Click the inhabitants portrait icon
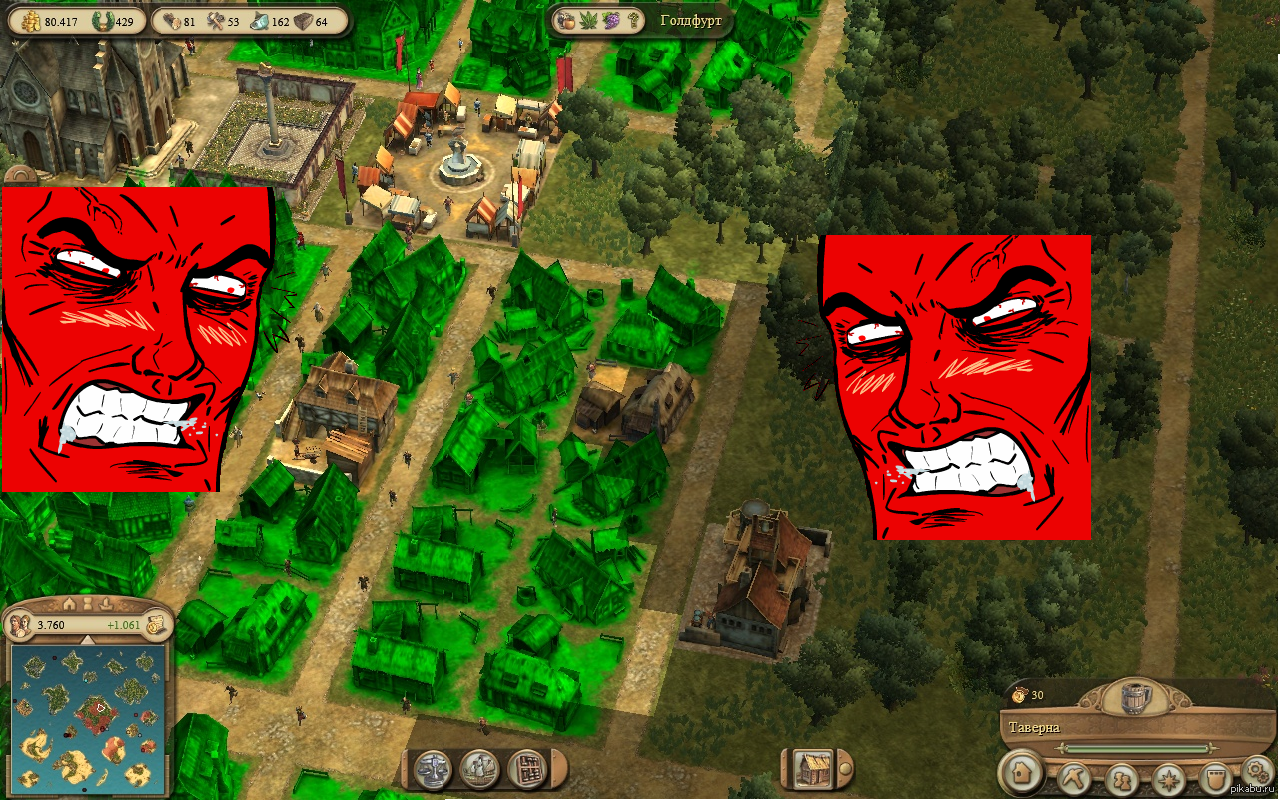 20,626
